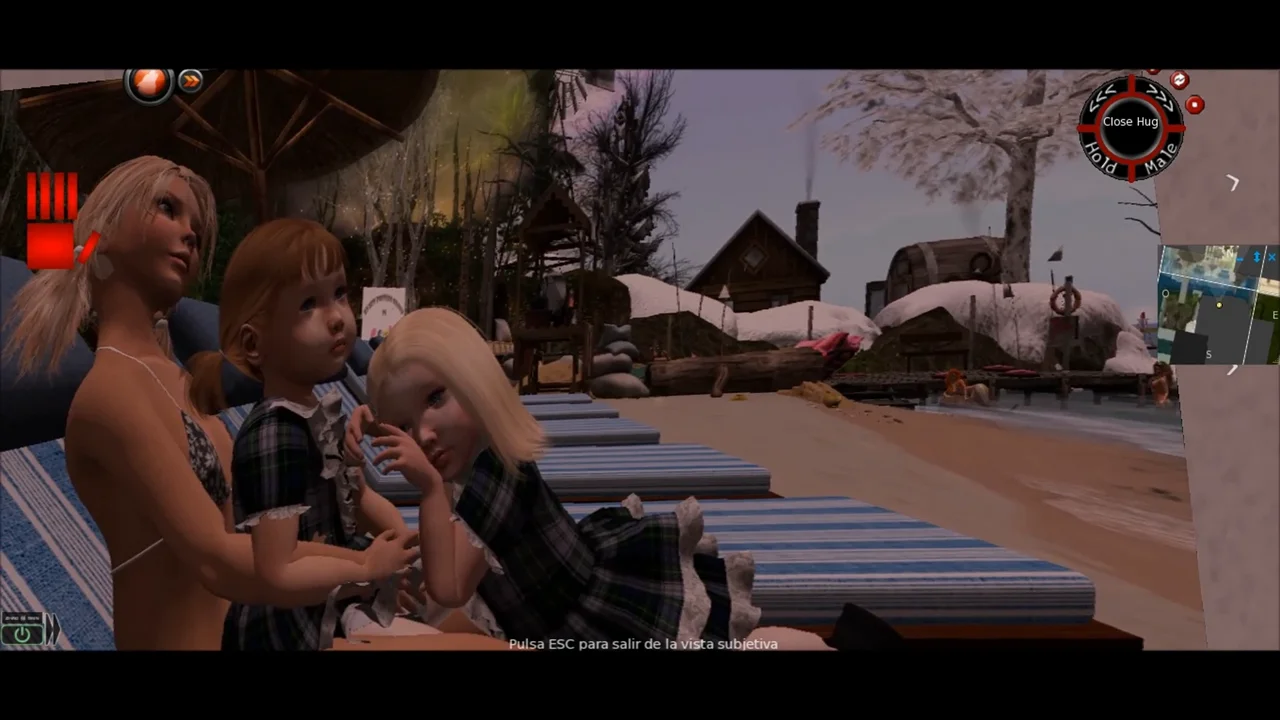Minimize the minimap panel
This screenshot has height=720, width=1280.
[x=1240, y=258]
